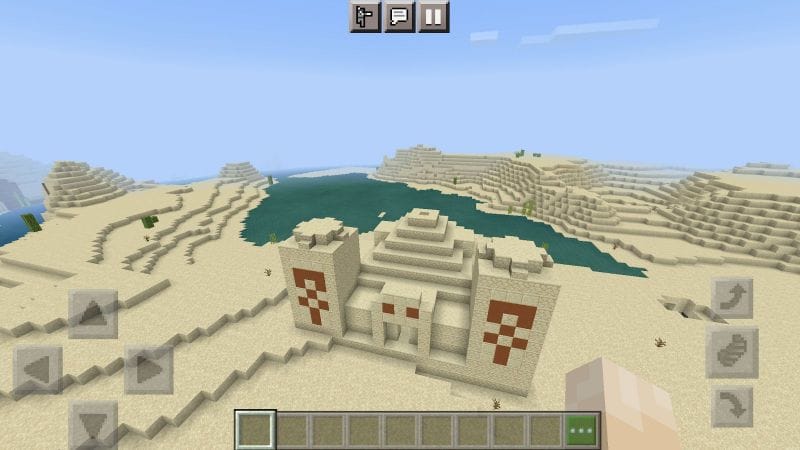
Task: Tap the middle stop-flying button
Action: coord(731,353)
